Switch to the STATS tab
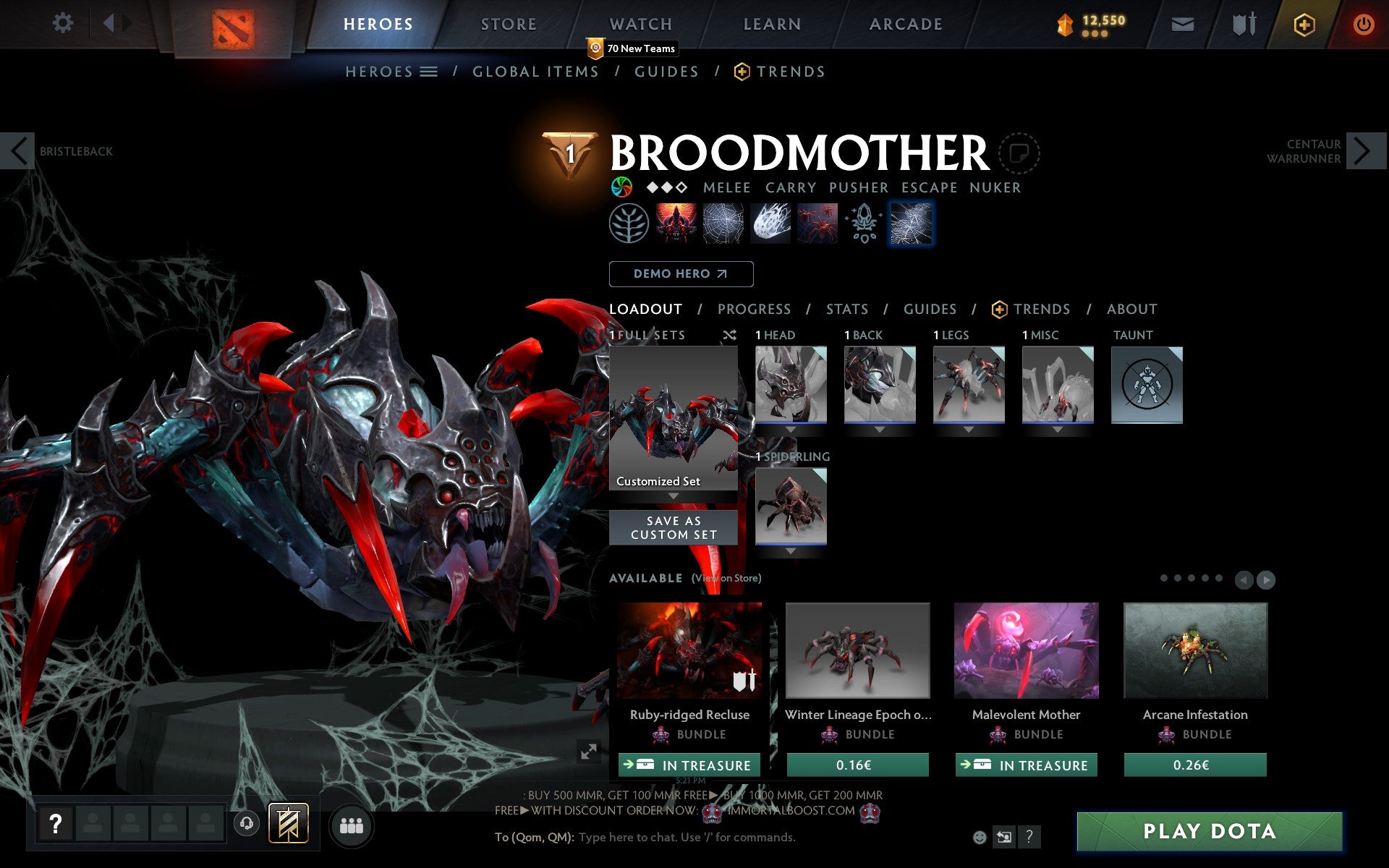Screen dimensions: 1389x868 (846, 309)
